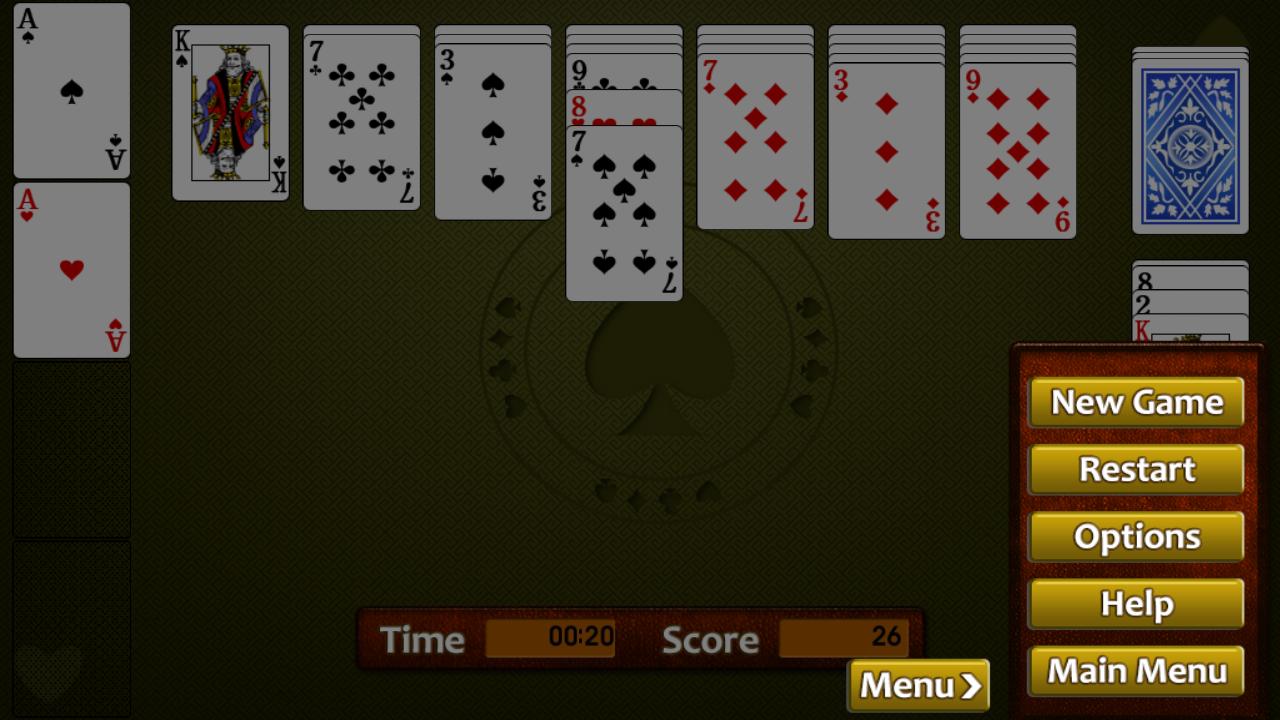Return to the Main Menu

point(1136,670)
